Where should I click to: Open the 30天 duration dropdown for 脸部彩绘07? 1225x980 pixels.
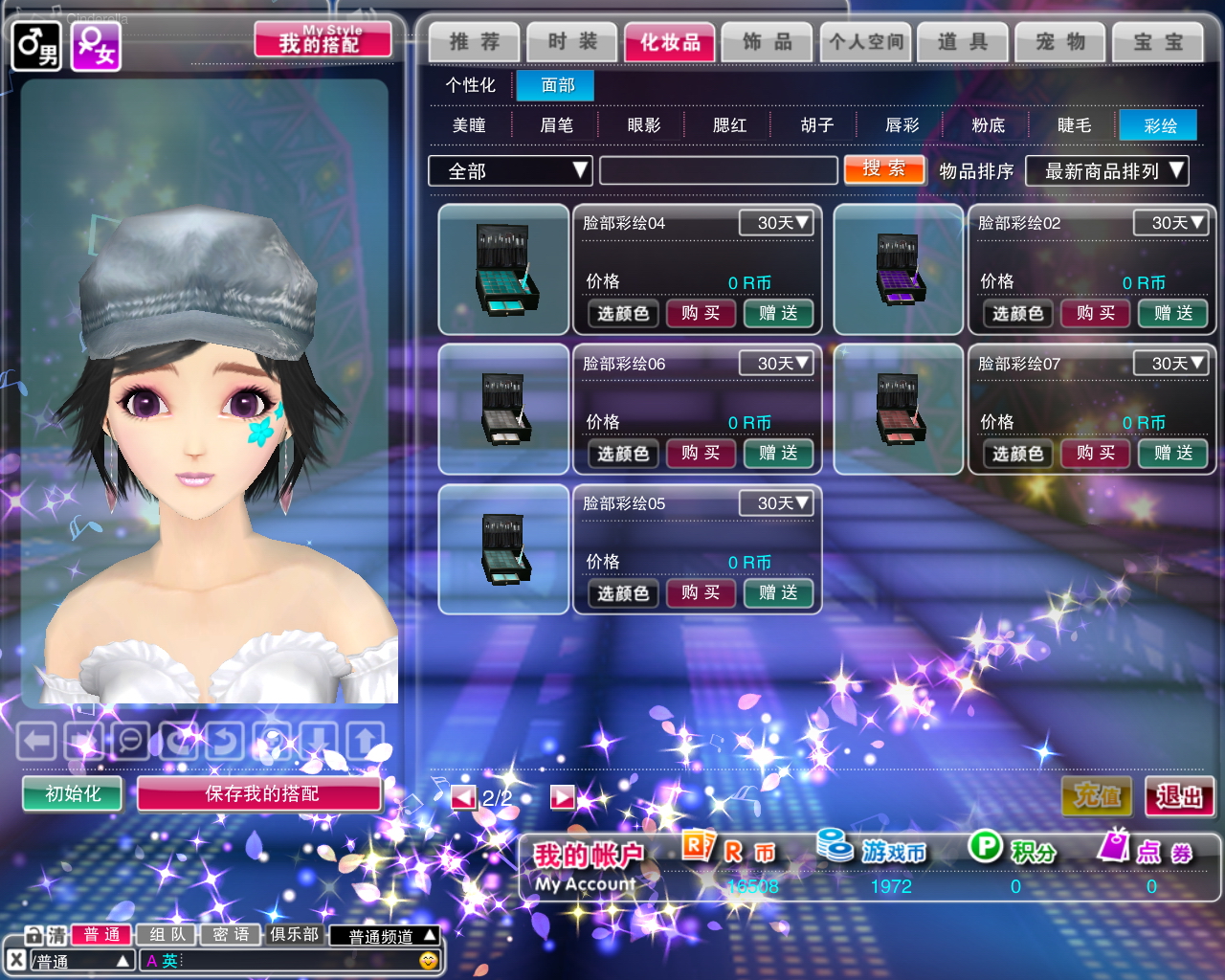[1169, 364]
